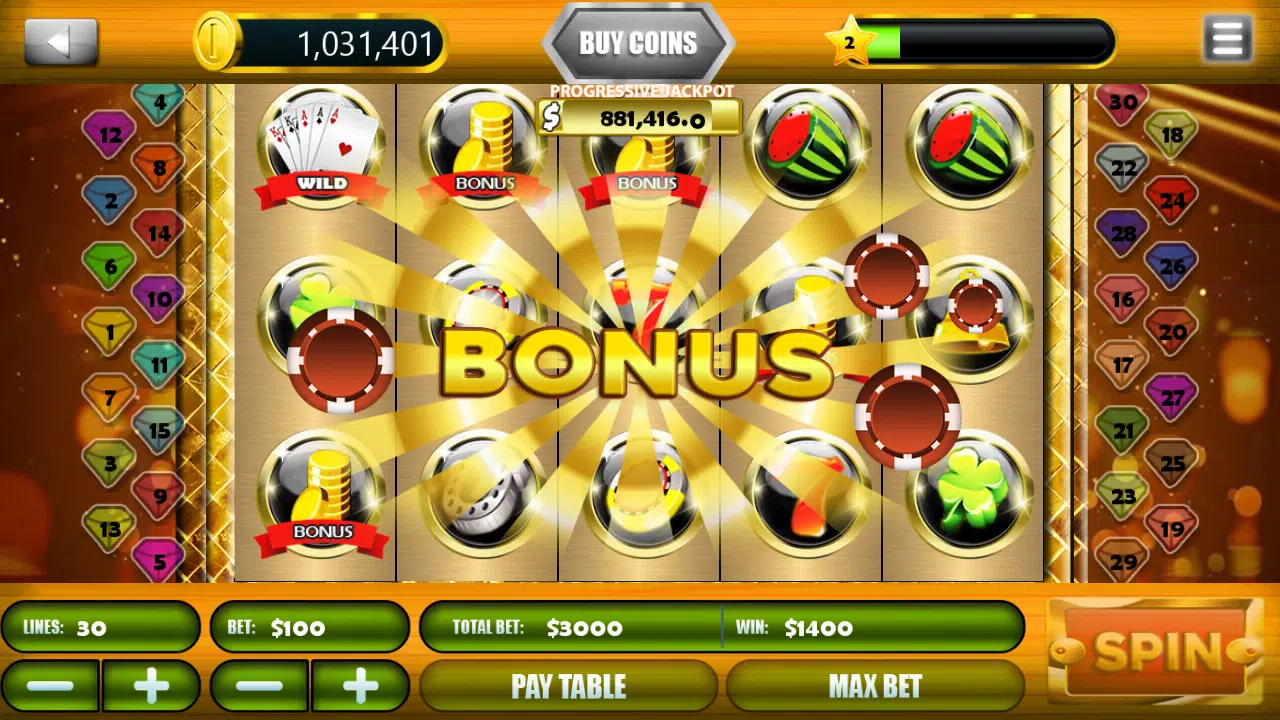The width and height of the screenshot is (1280, 720).
Task: Click payline gem number 29
Action: click(x=1123, y=560)
